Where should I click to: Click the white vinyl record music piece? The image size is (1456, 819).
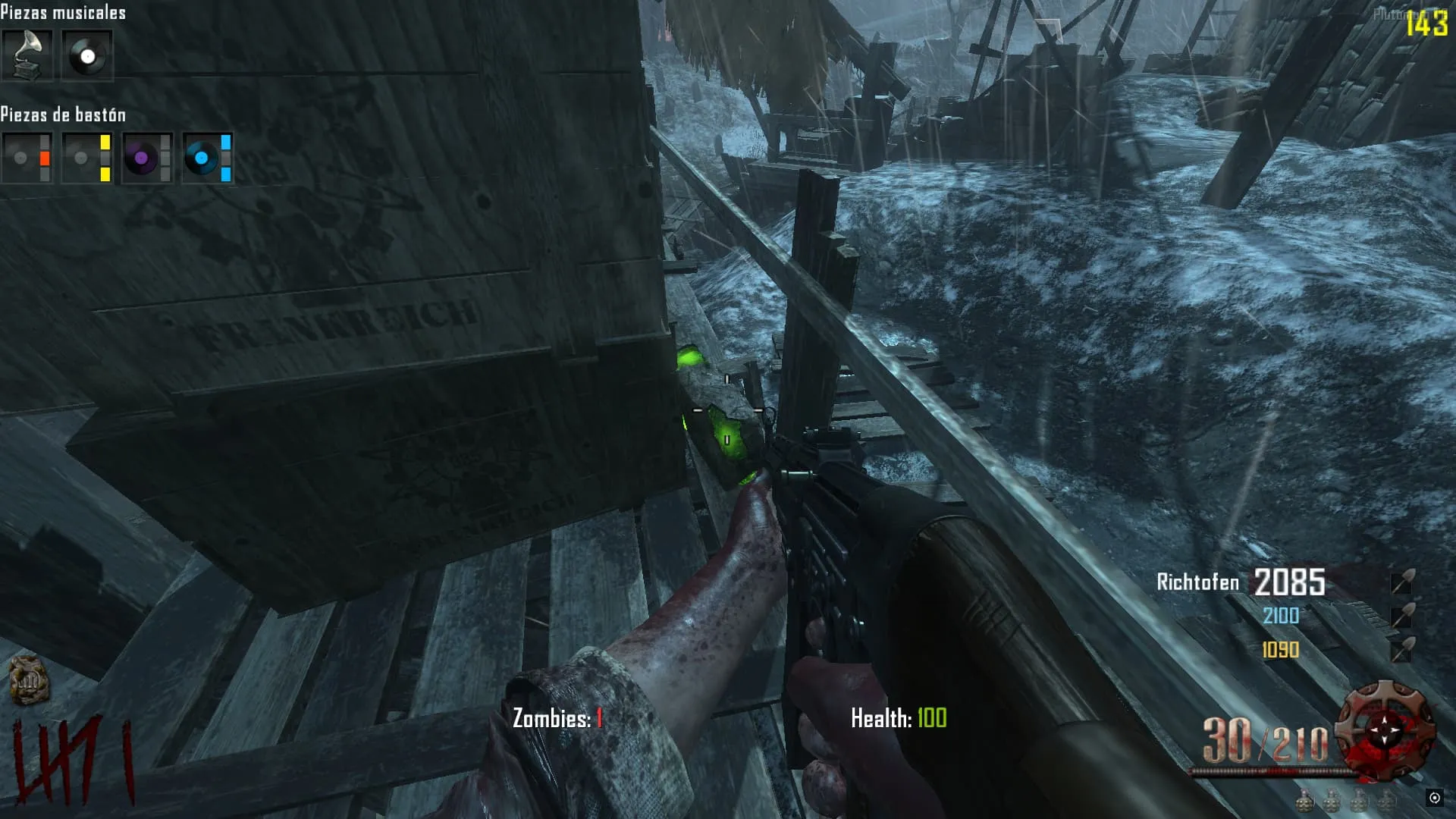(87, 55)
